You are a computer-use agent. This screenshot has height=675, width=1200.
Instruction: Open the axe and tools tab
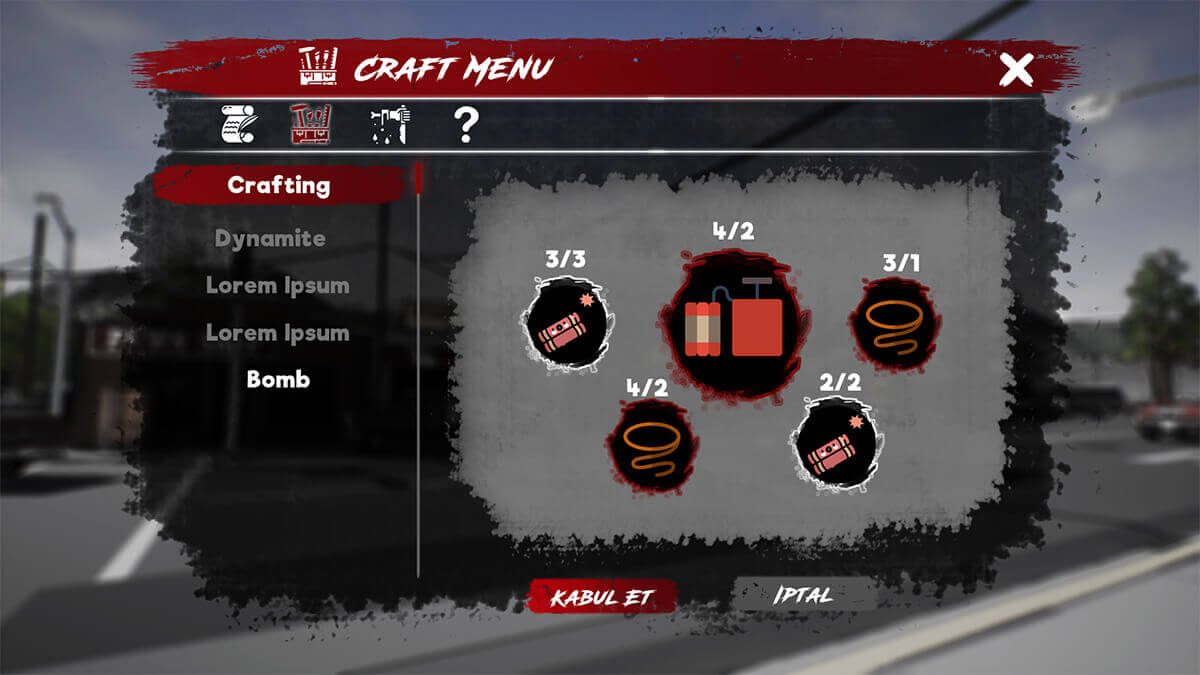[389, 125]
